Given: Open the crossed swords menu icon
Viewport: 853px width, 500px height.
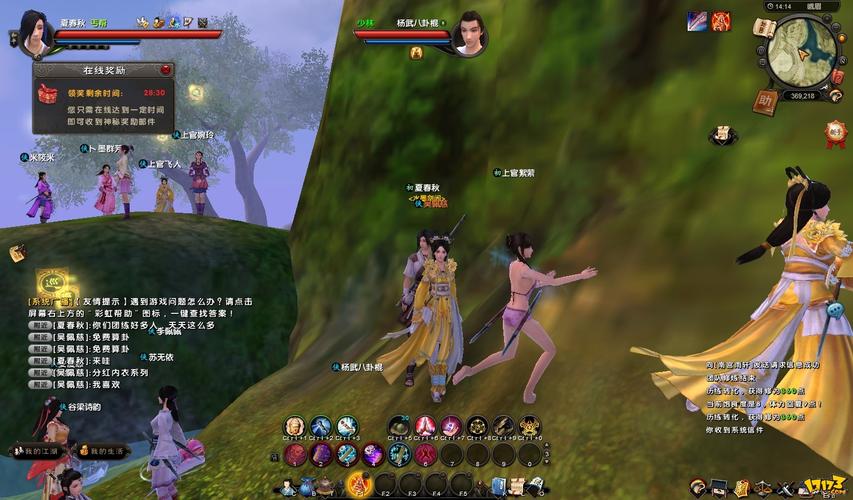Looking at the screenshot, I should pos(786,488).
